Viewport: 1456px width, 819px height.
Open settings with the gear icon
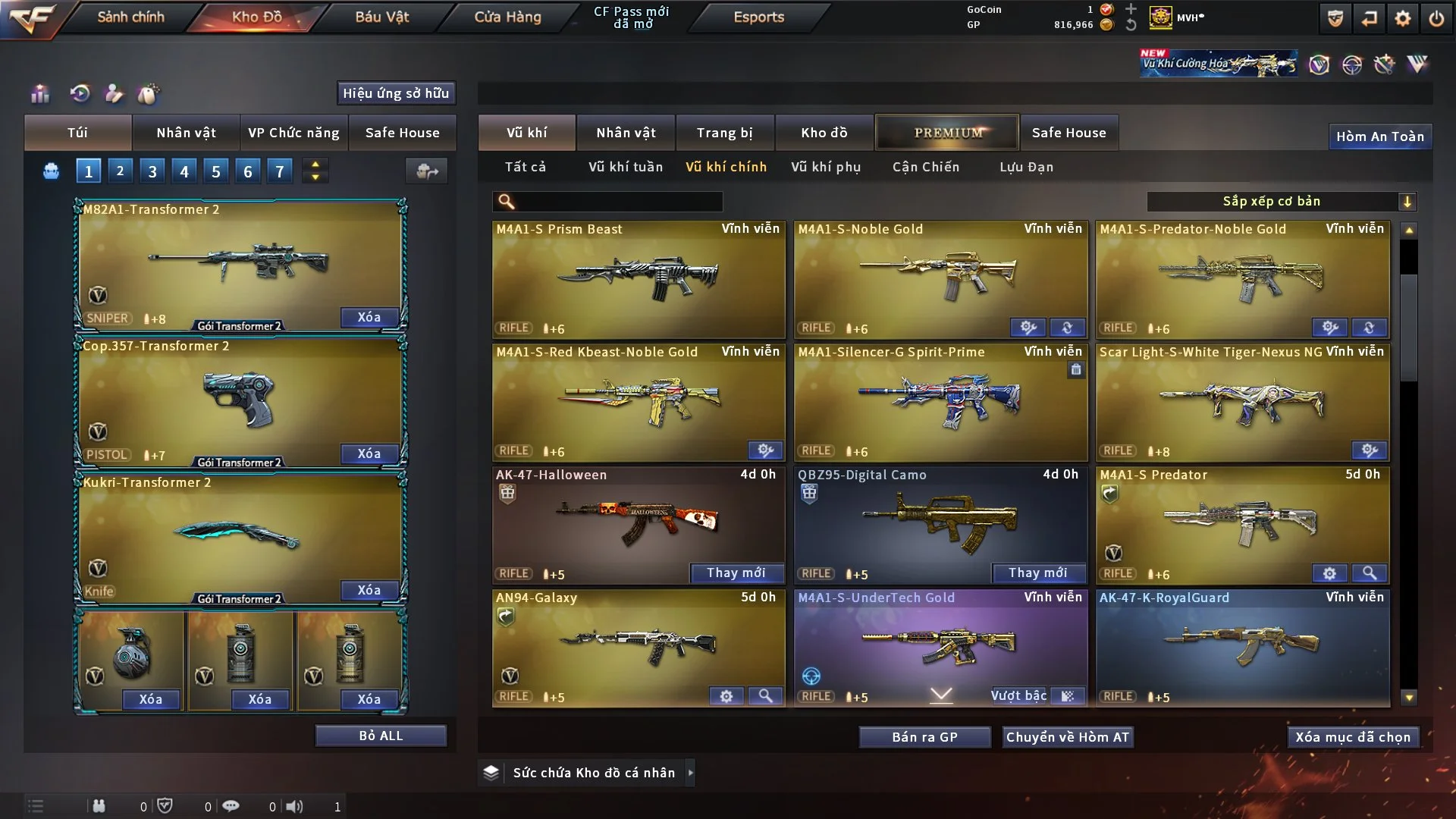click(x=1402, y=18)
